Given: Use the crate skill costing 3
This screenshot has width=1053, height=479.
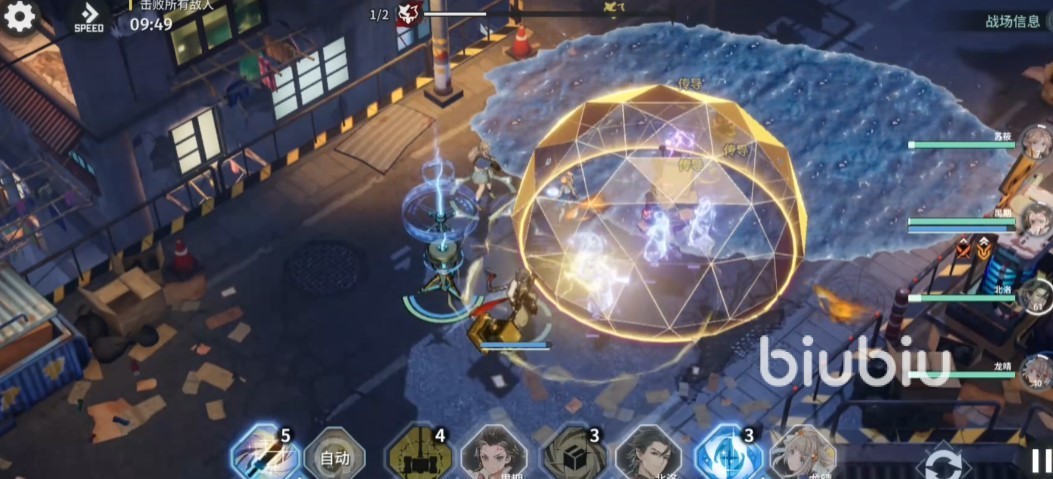Looking at the screenshot, I should point(573,457).
